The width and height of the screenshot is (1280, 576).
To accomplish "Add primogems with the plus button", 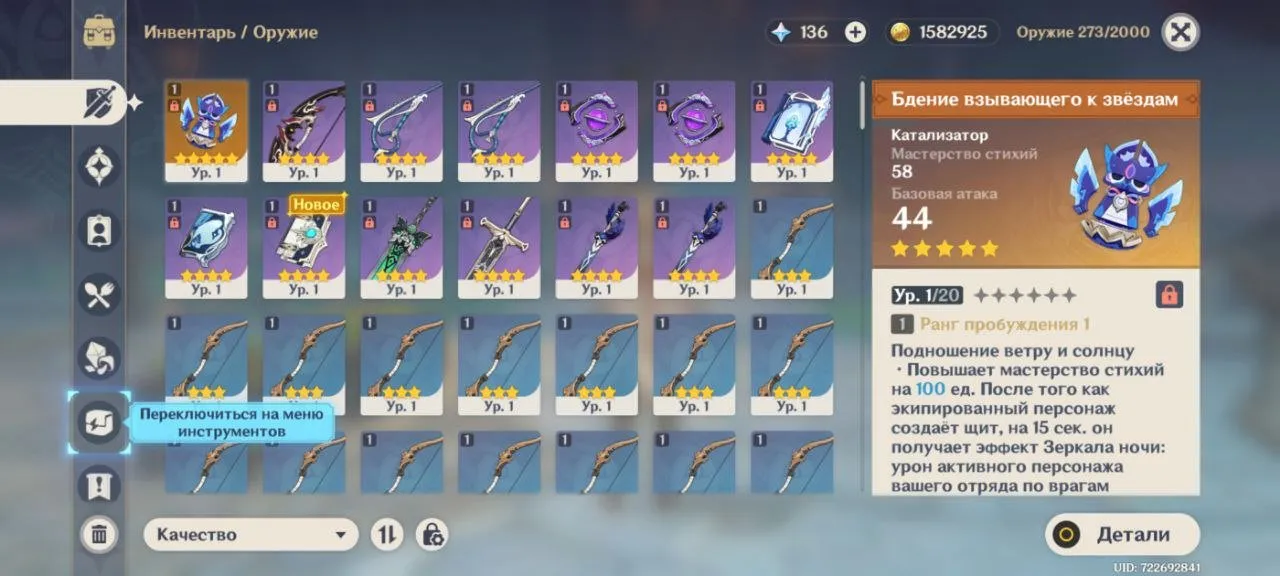I will 855,32.
